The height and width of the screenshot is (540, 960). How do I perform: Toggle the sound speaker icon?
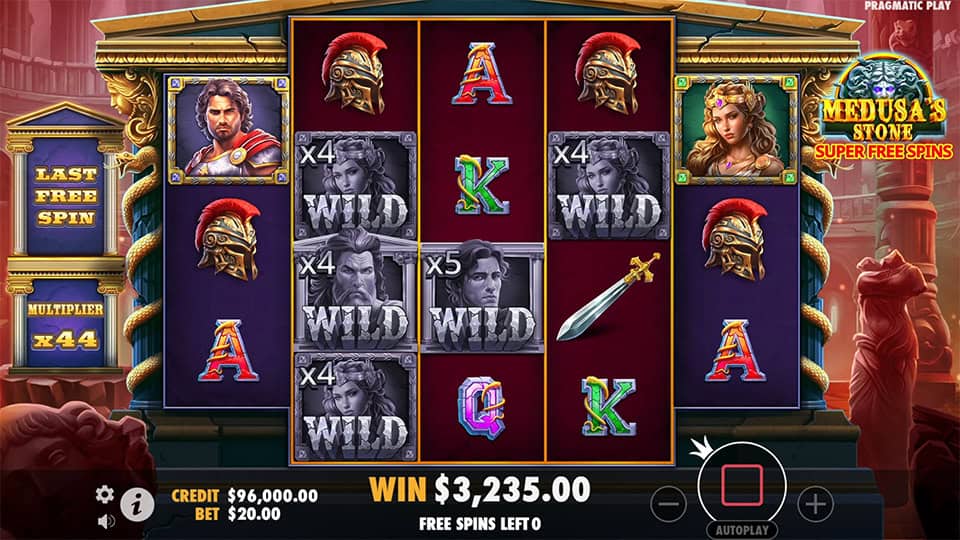coord(105,520)
